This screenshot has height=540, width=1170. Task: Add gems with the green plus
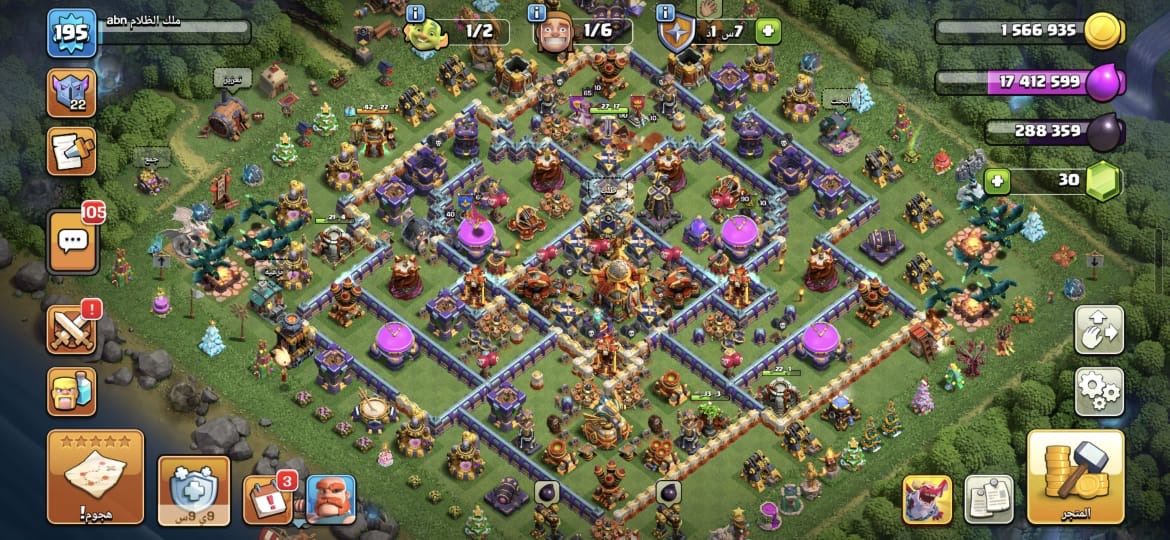click(x=995, y=181)
